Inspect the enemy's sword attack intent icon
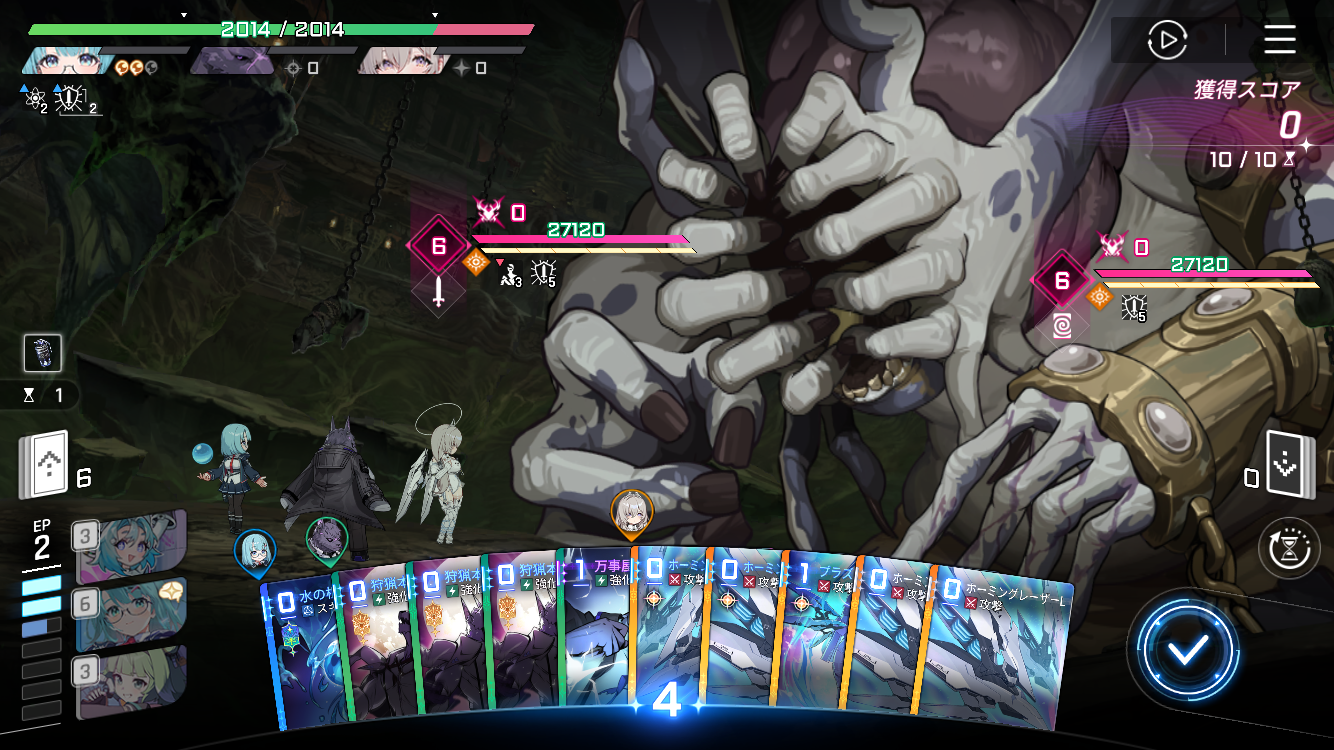 [x=438, y=293]
